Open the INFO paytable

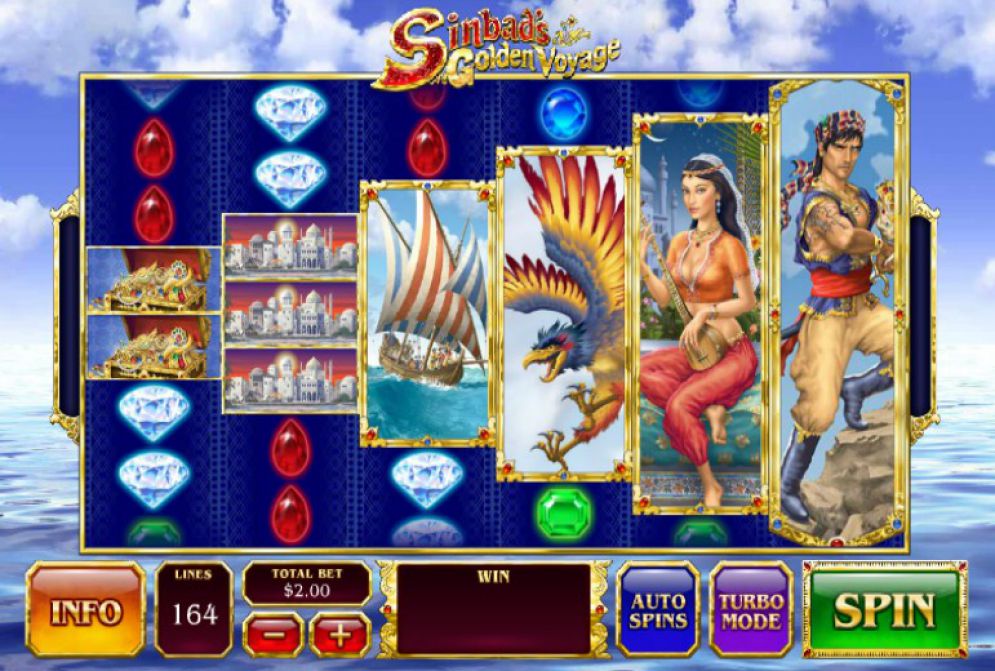[86, 609]
